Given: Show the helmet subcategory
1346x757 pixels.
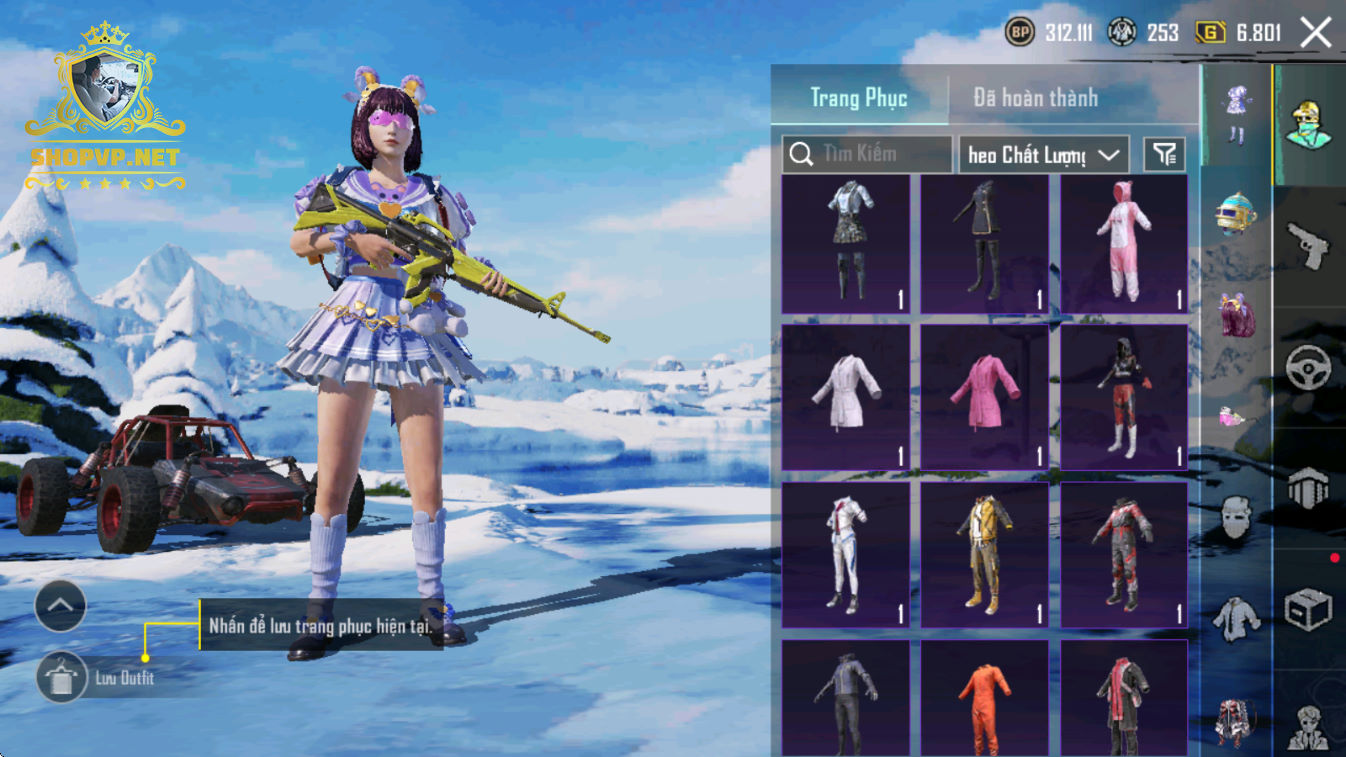Looking at the screenshot, I should (1235, 213).
